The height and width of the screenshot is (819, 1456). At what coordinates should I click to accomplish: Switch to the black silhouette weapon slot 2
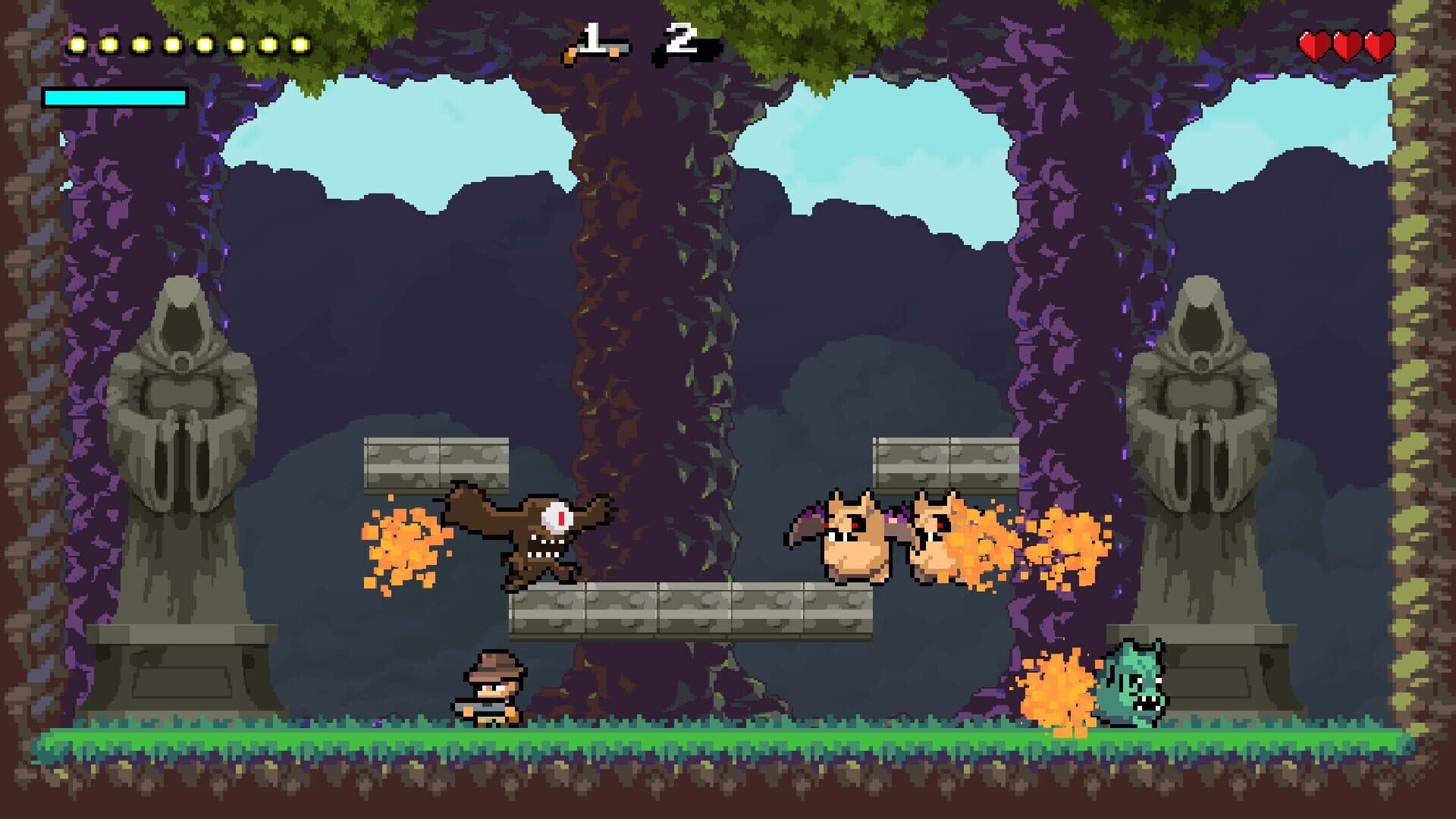pyautogui.click(x=685, y=47)
